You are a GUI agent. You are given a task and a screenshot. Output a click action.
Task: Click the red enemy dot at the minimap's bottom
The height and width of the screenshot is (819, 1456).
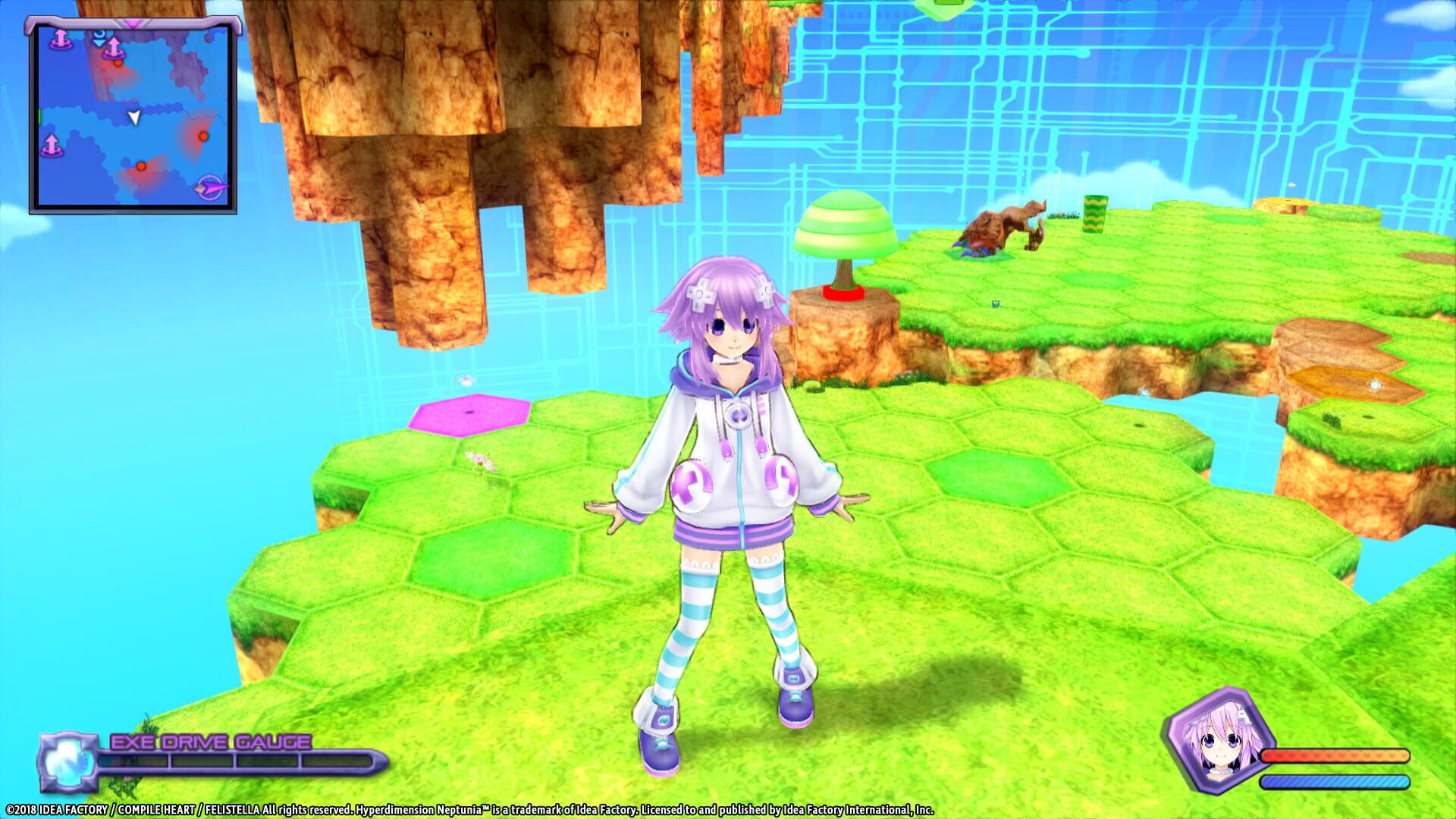[x=141, y=166]
